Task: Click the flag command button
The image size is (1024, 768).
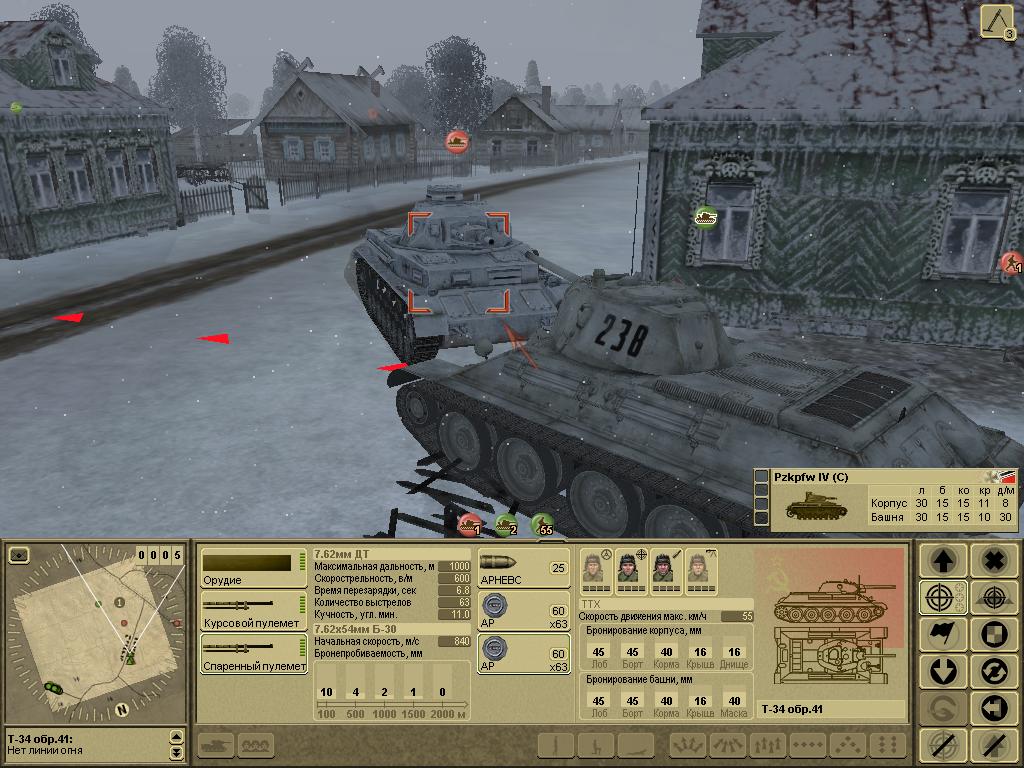Action: pos(943,634)
